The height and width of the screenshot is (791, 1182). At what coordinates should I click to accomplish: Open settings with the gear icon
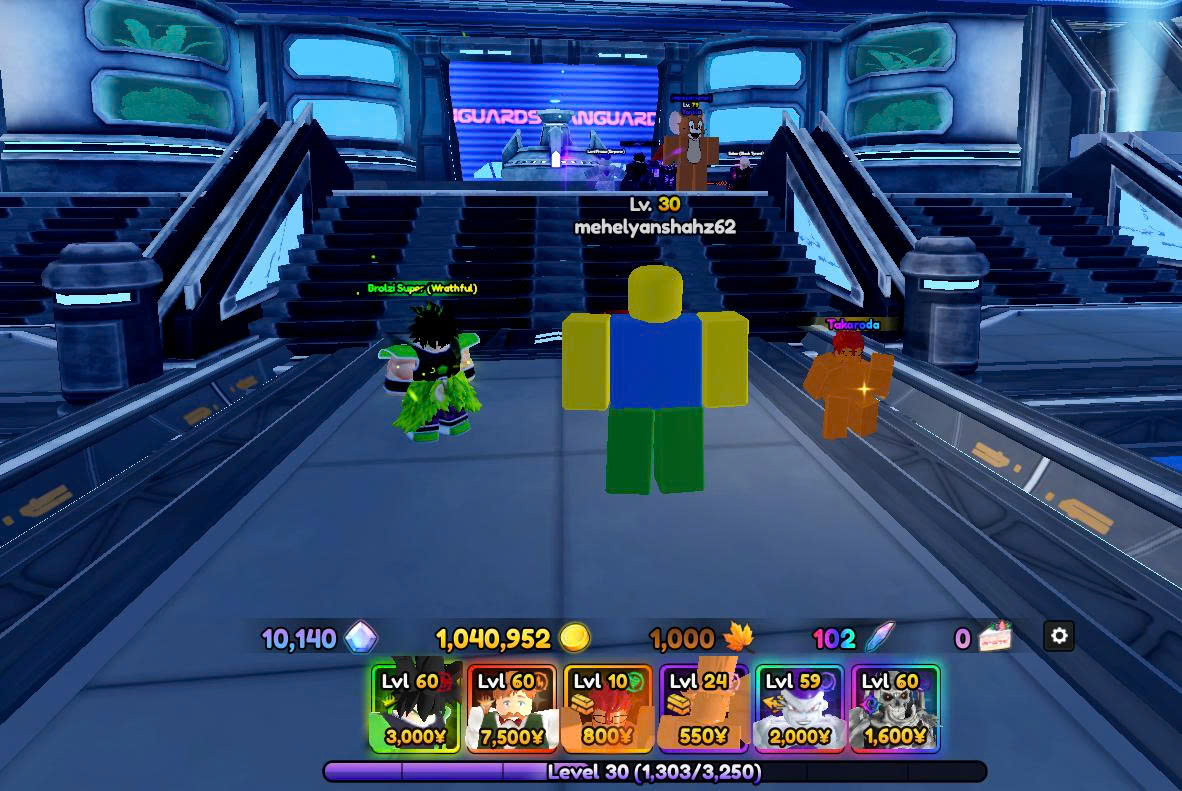(1059, 635)
